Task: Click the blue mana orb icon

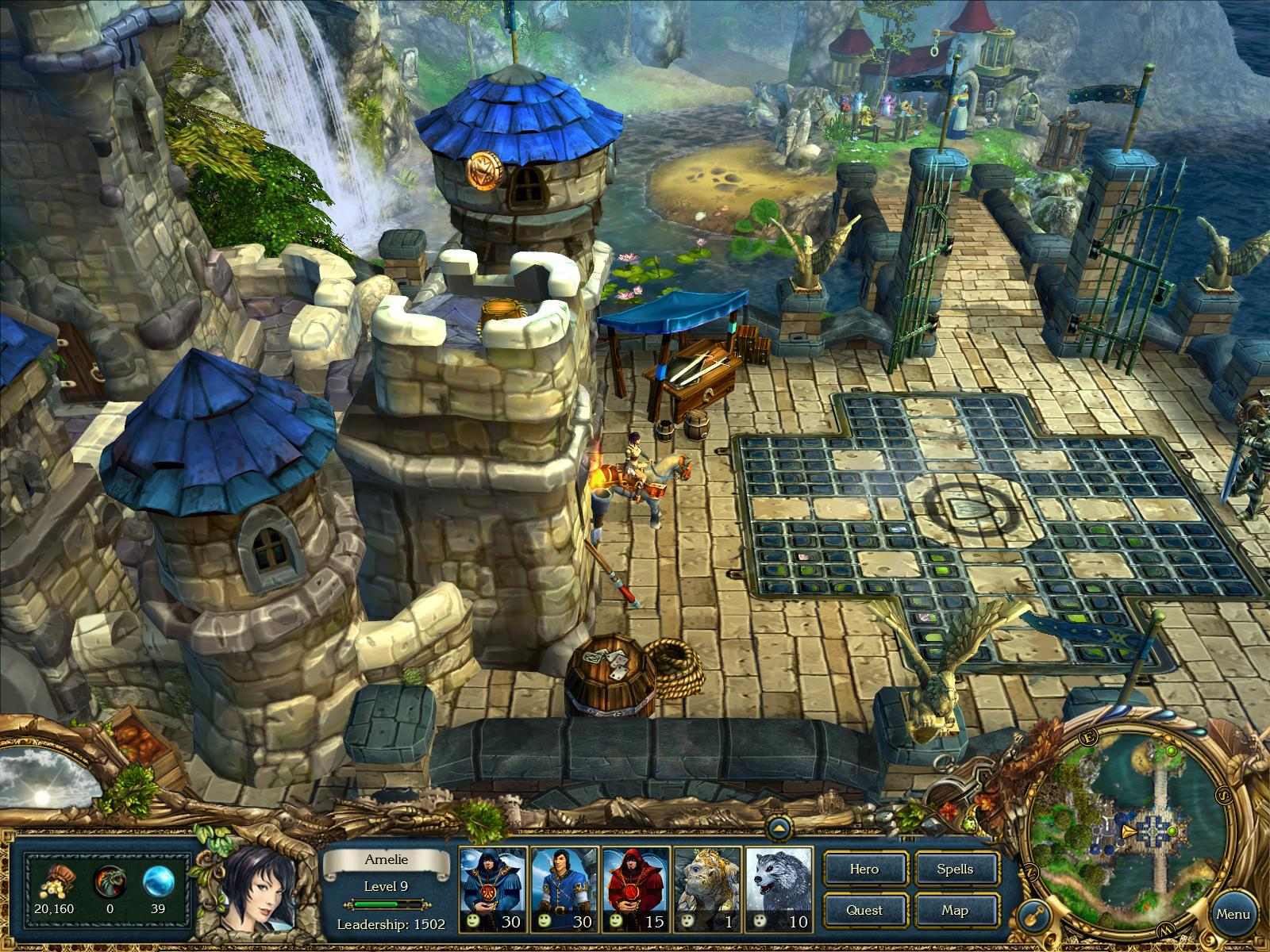Action: (x=160, y=881)
